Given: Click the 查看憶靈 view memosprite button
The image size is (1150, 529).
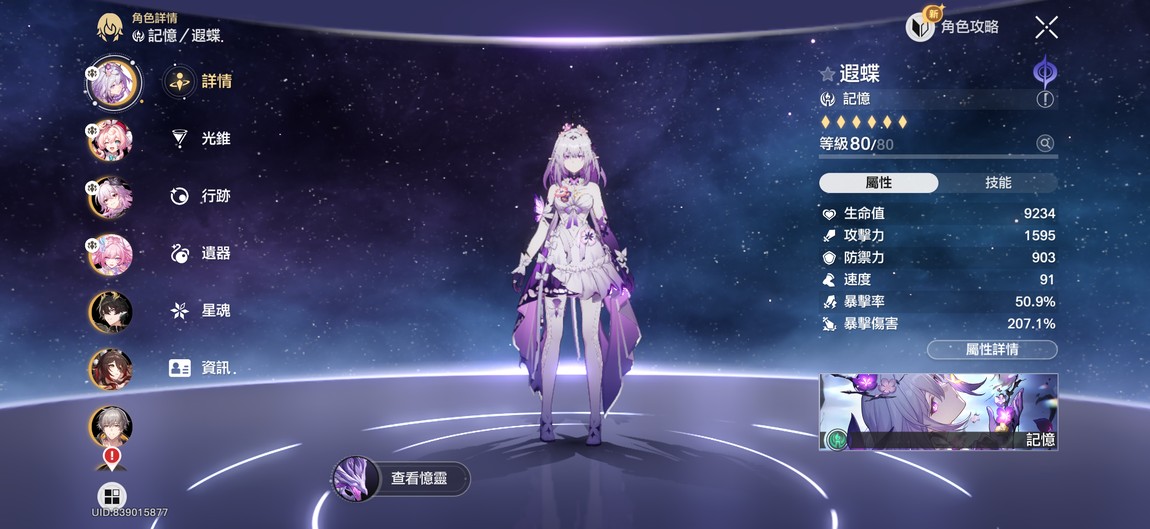Looking at the screenshot, I should (x=401, y=478).
